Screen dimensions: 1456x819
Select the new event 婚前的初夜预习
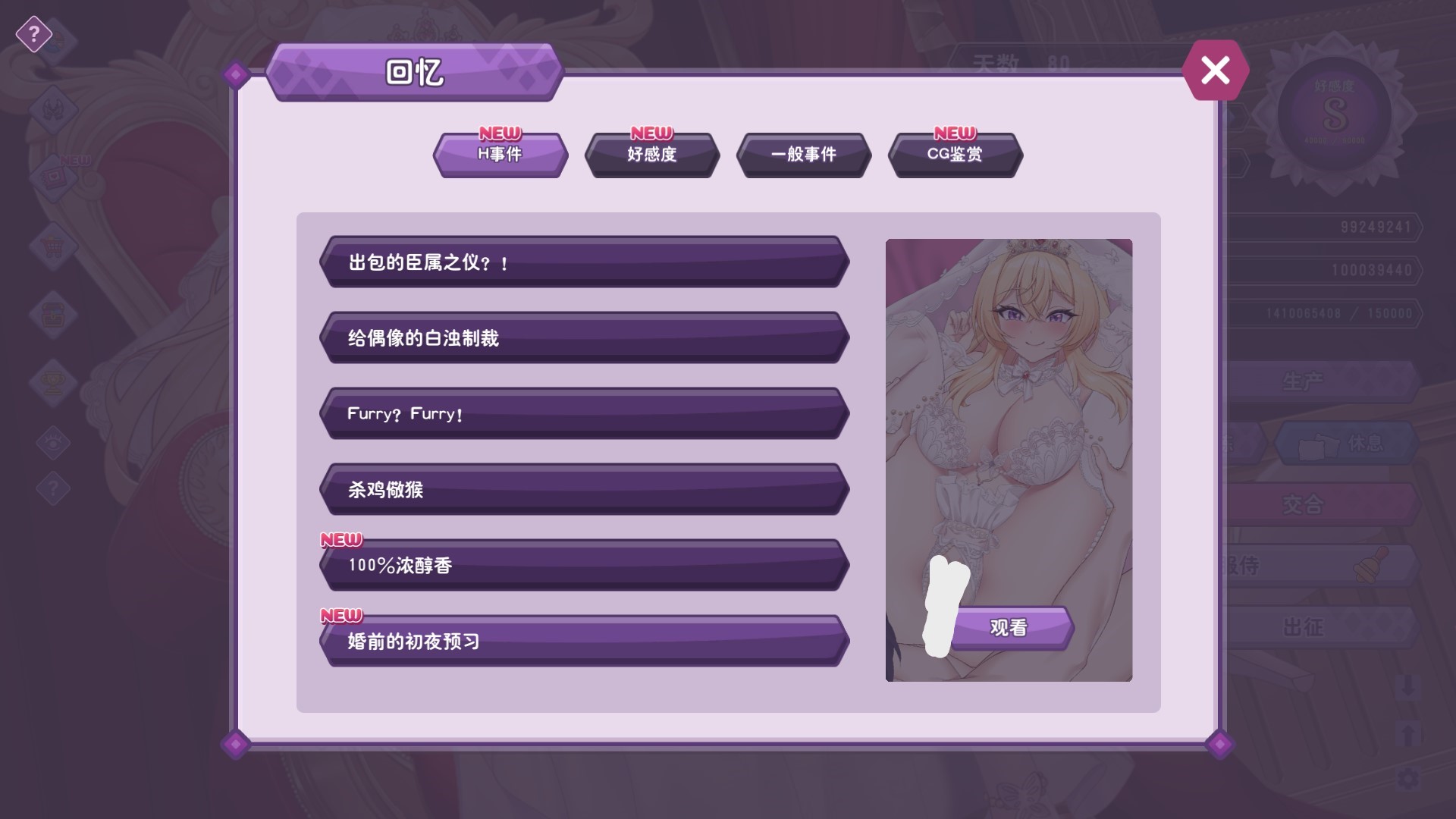point(584,641)
